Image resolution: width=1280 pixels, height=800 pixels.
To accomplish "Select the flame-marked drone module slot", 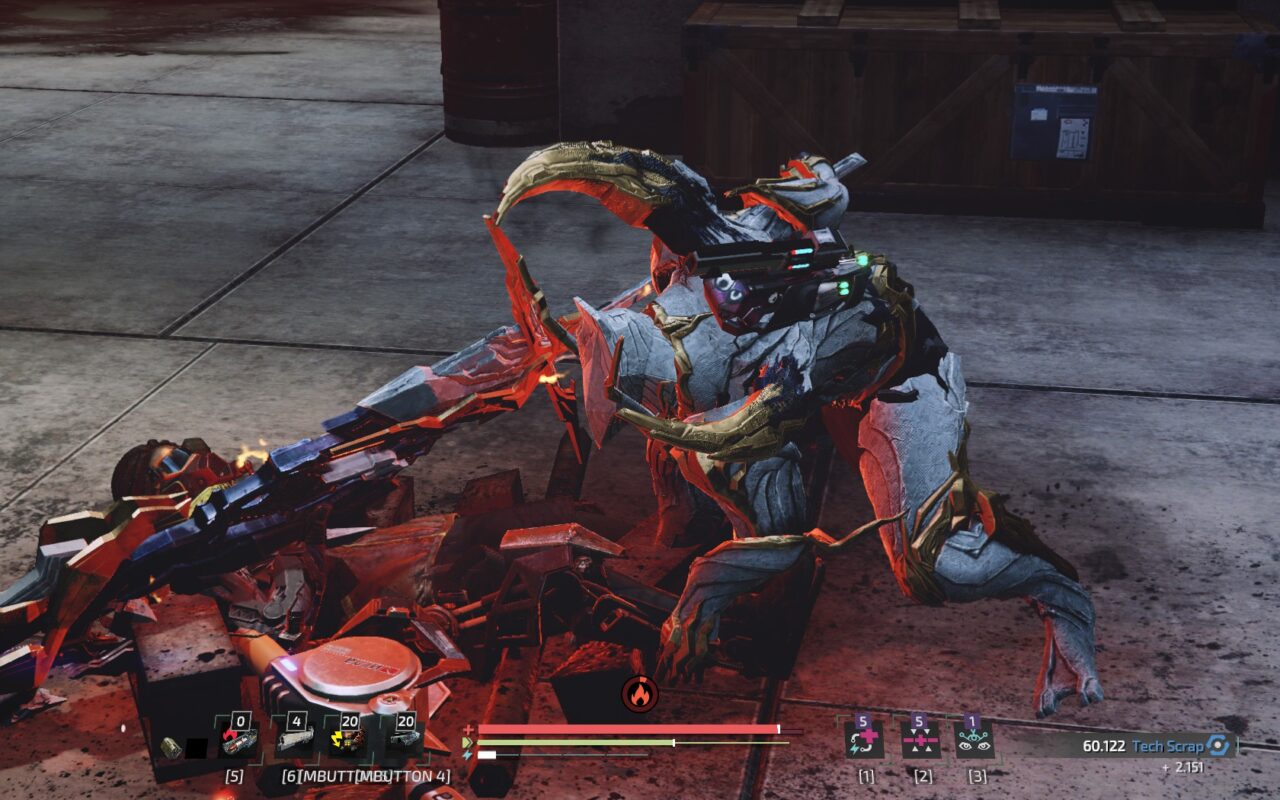I will tap(240, 740).
